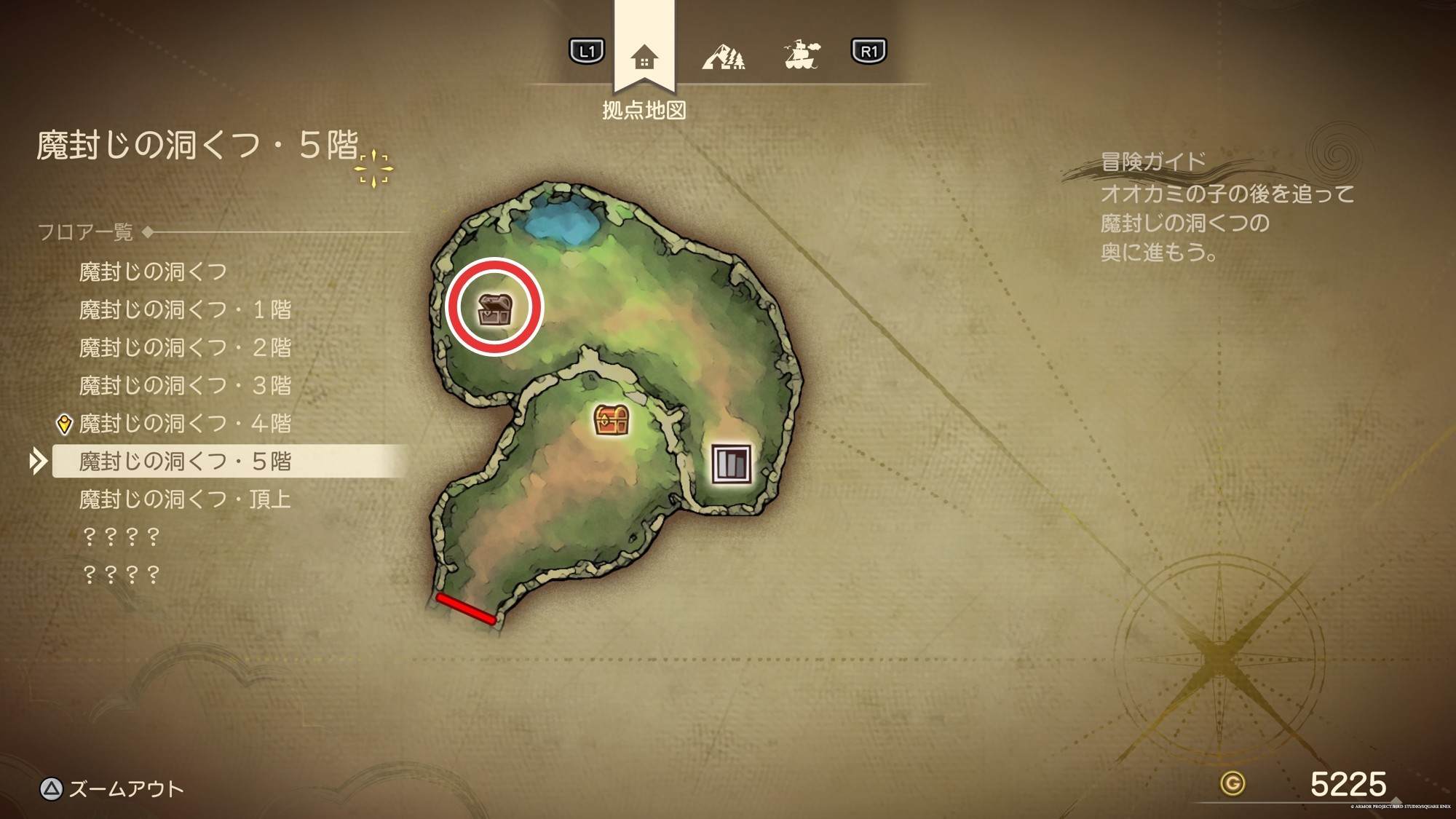
Task: Show the 魔封じの洞くつ・頂上 floor
Action: (185, 499)
